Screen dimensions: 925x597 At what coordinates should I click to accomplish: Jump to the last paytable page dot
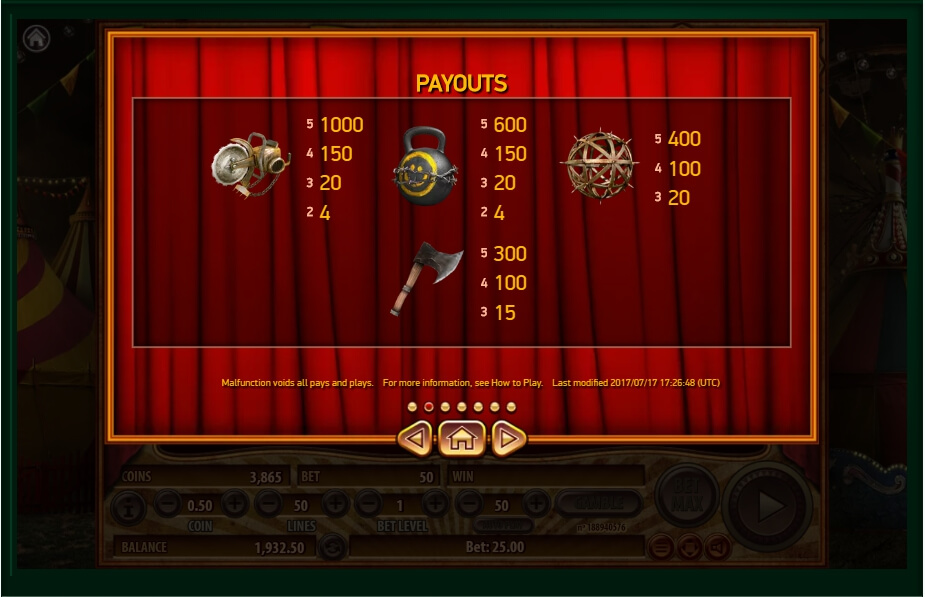(x=511, y=407)
